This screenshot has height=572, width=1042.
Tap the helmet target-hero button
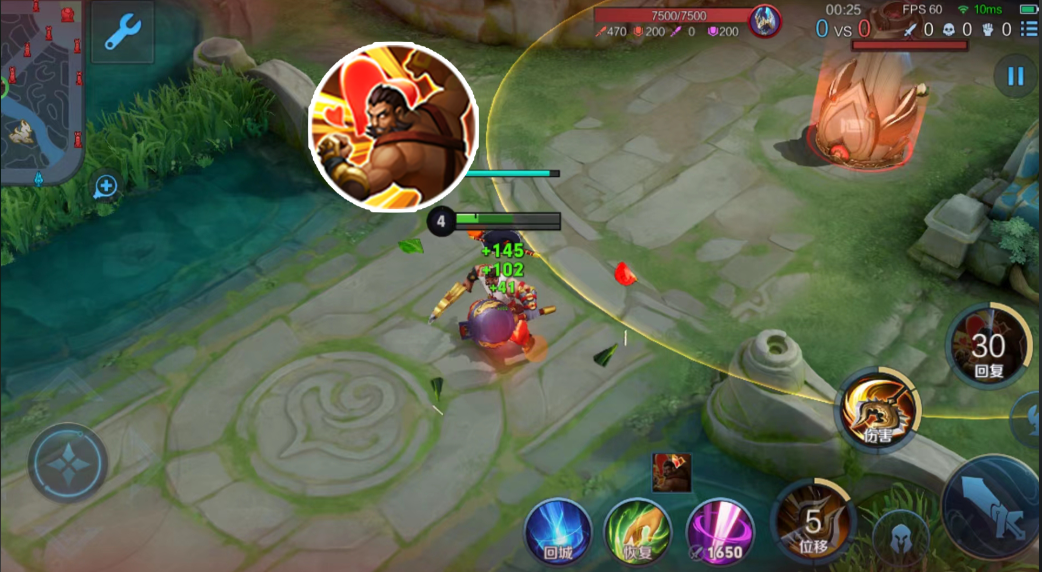[900, 538]
